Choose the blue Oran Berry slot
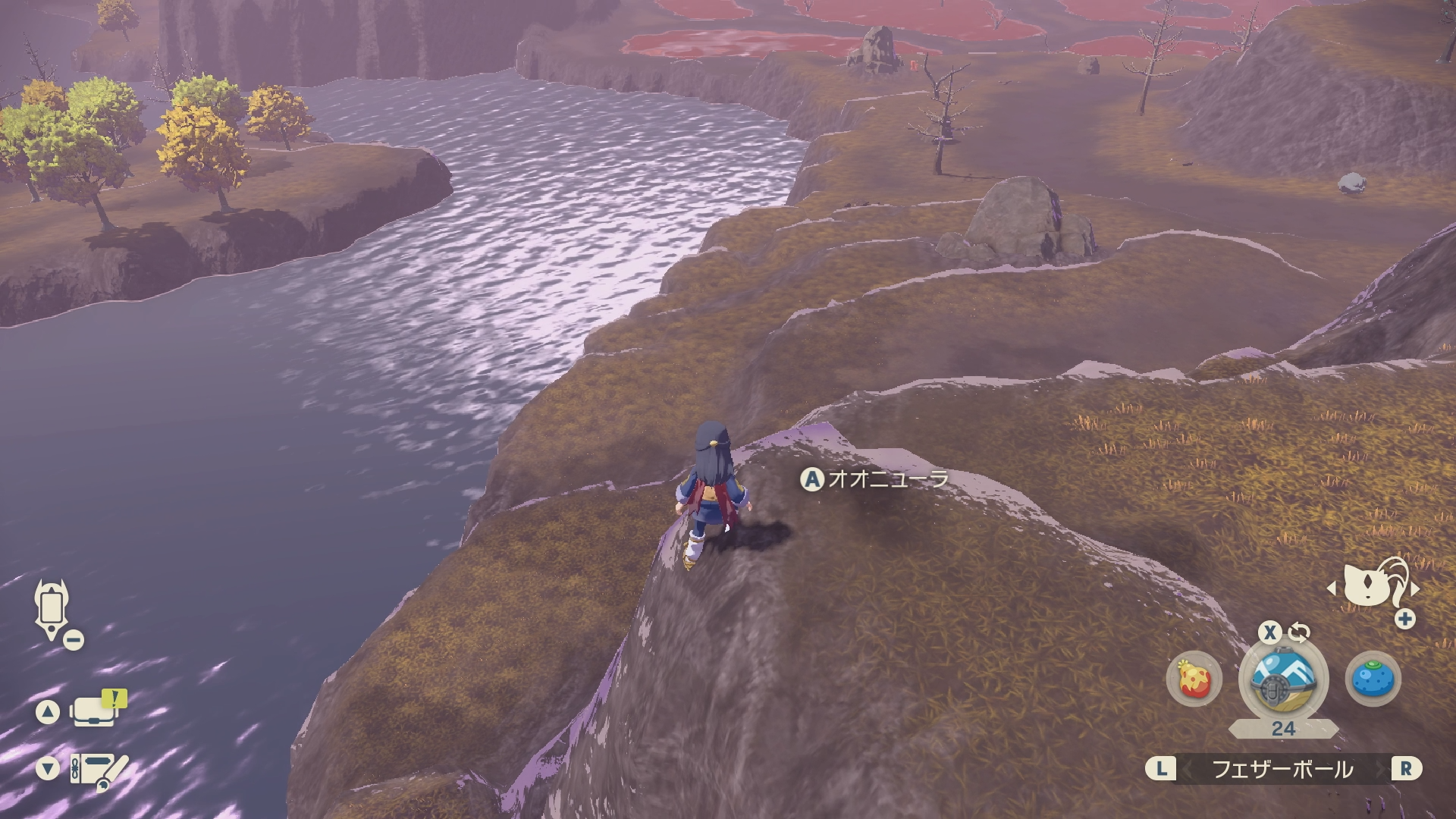This screenshot has width=1456, height=819. point(1373,679)
